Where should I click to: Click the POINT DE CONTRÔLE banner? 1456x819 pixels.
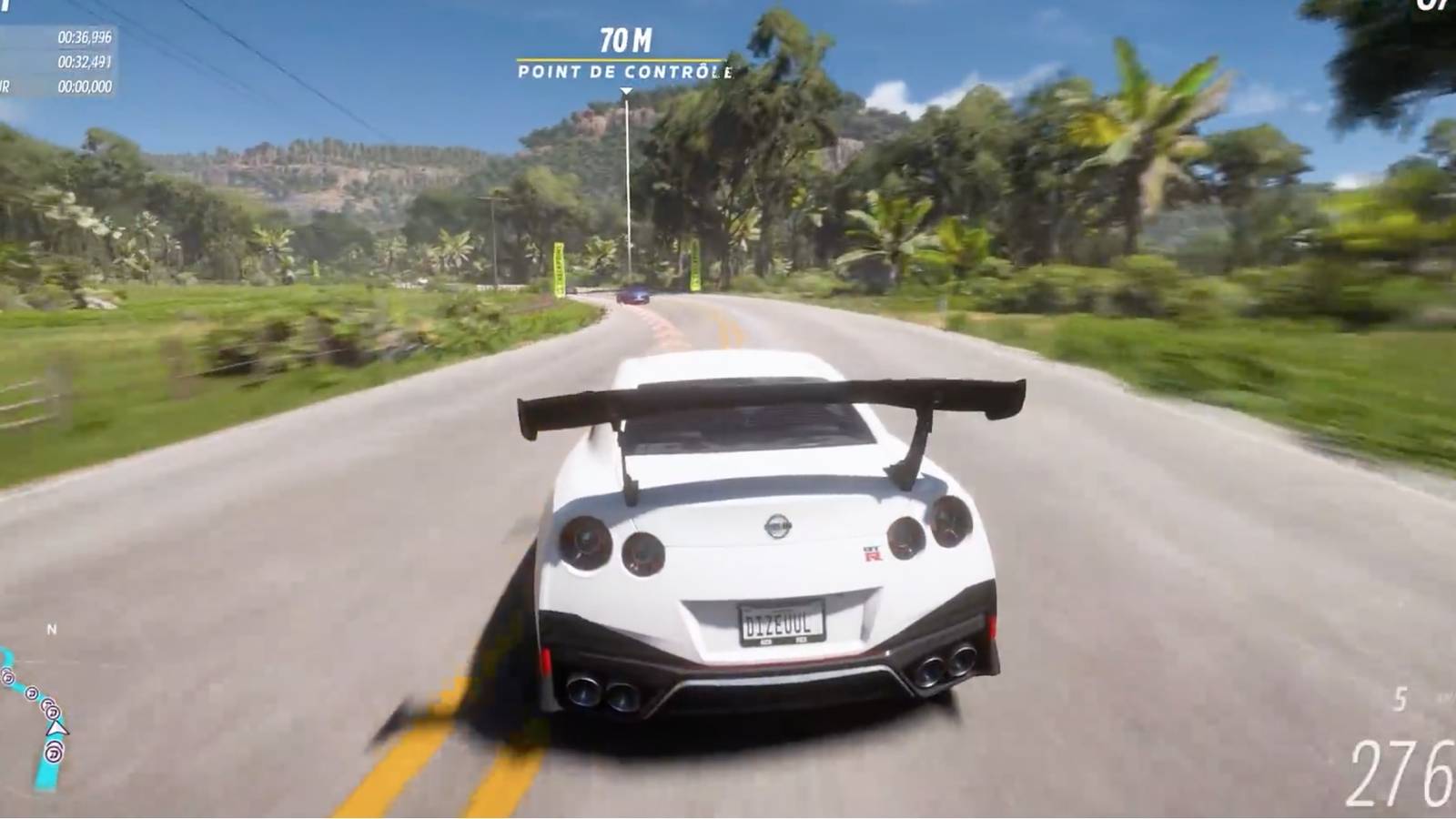click(624, 69)
